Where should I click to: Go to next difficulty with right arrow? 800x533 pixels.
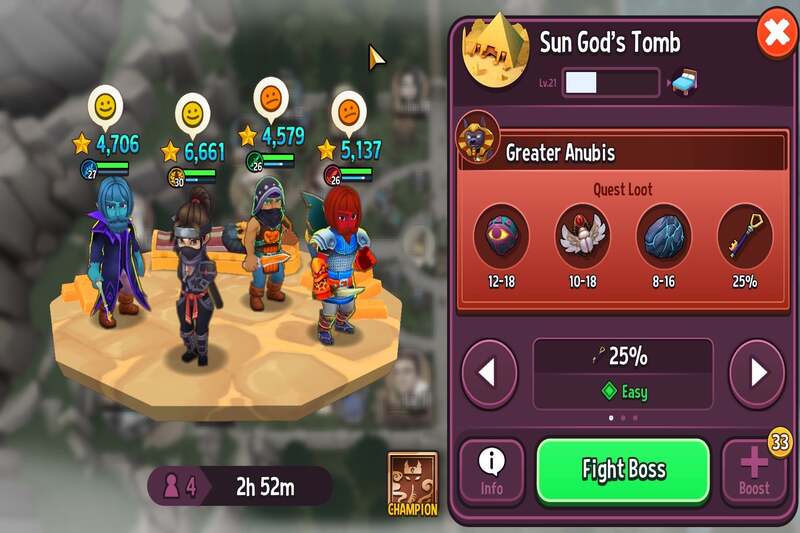tap(757, 374)
